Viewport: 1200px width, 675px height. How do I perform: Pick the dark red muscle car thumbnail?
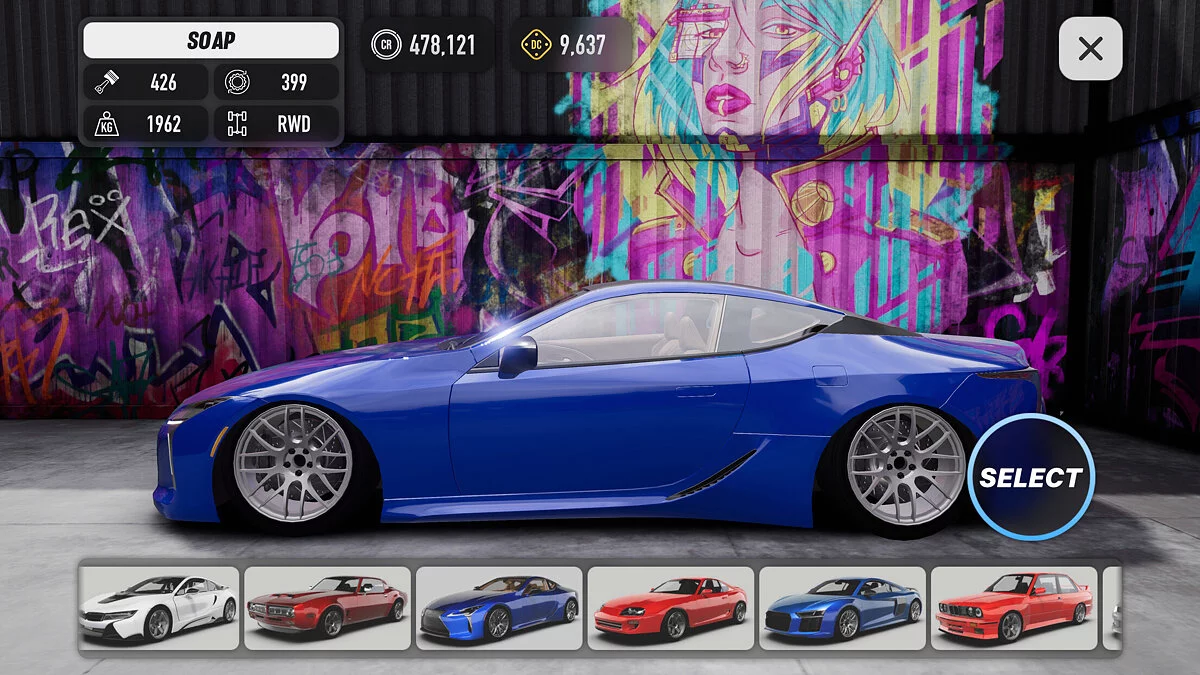328,608
